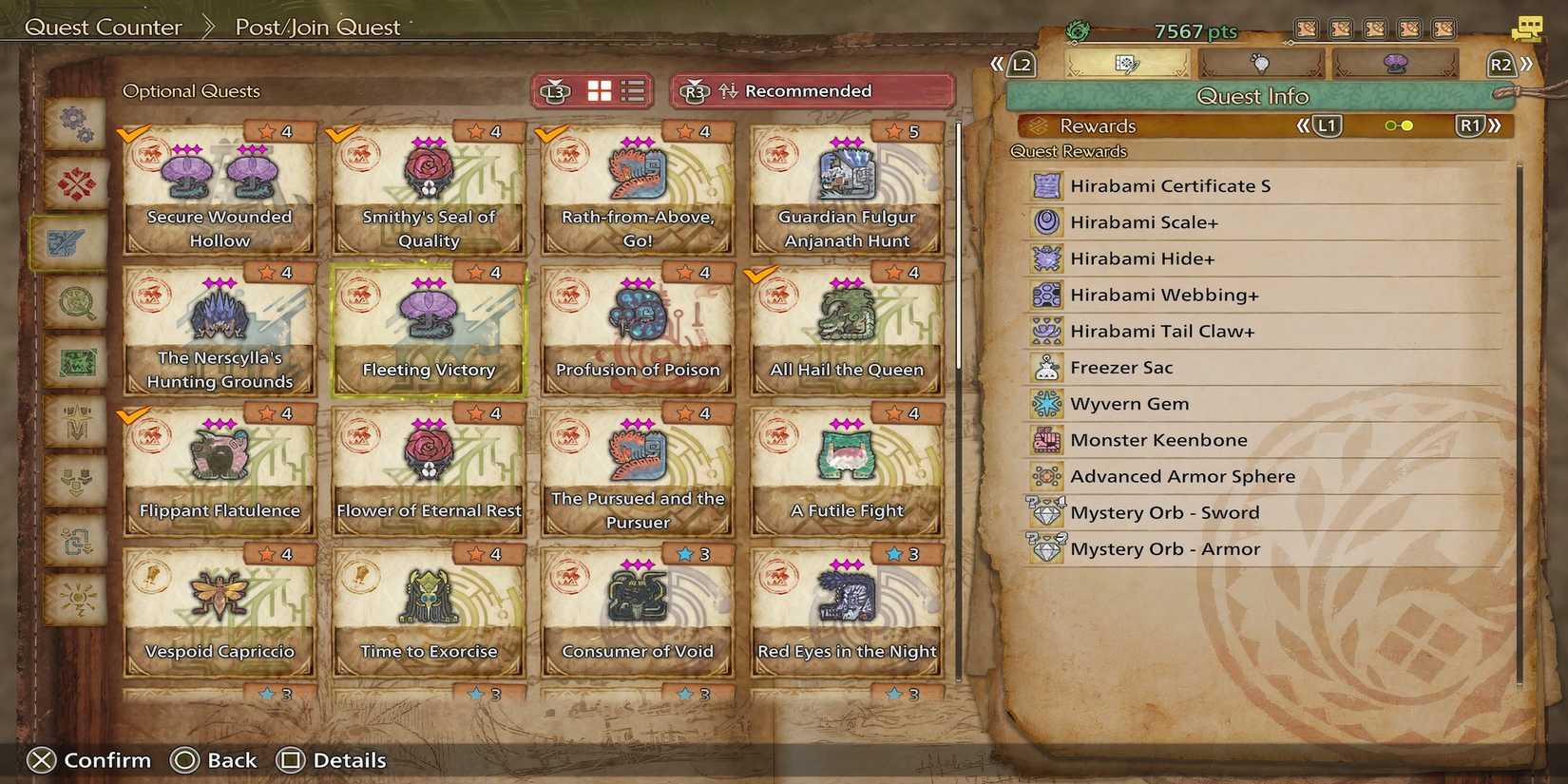Viewport: 1568px width, 784px height.
Task: Open the monster magnifying-glass sidebar icon
Action: (75, 304)
